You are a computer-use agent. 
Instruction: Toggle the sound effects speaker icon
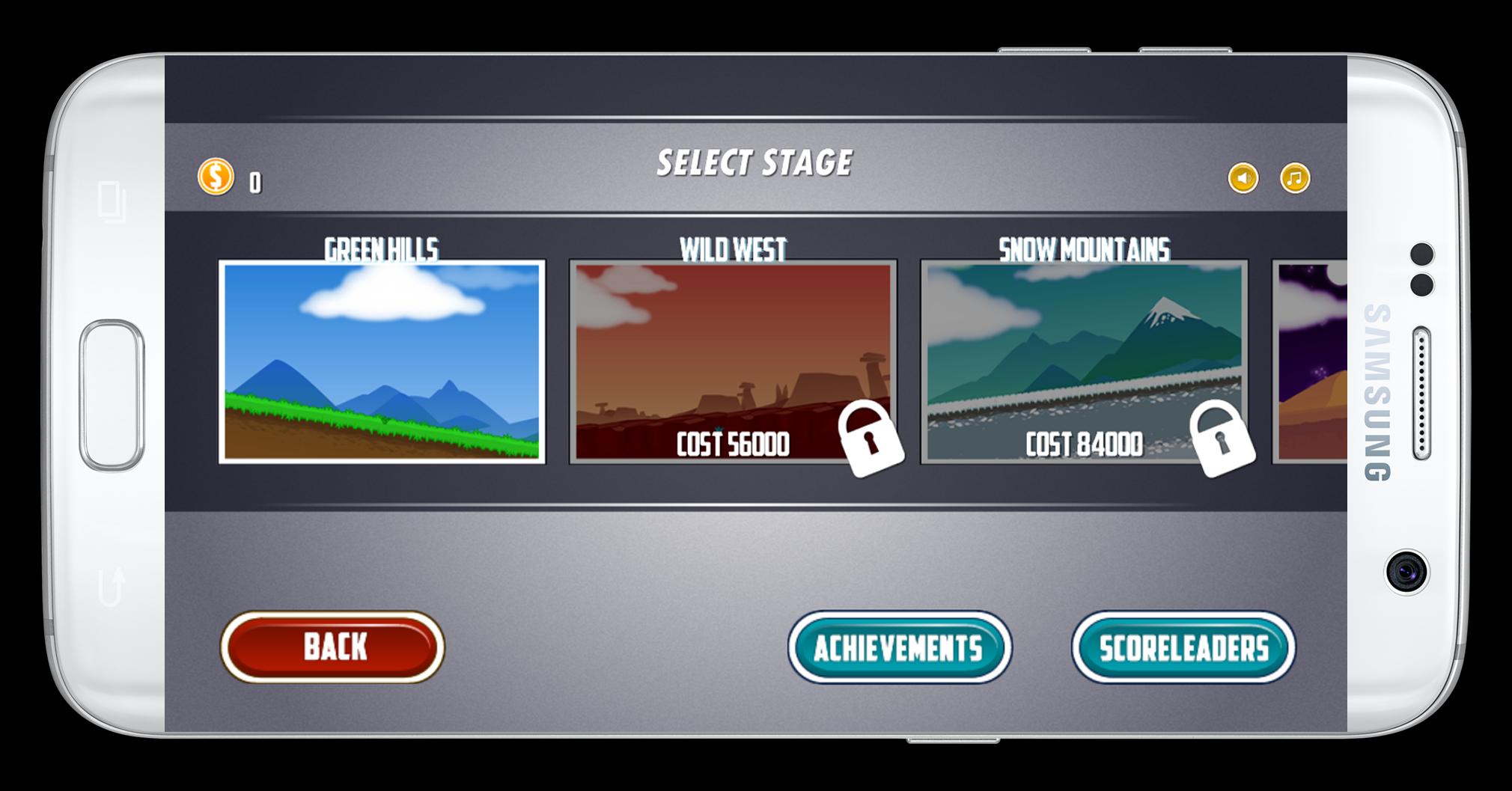(1243, 178)
